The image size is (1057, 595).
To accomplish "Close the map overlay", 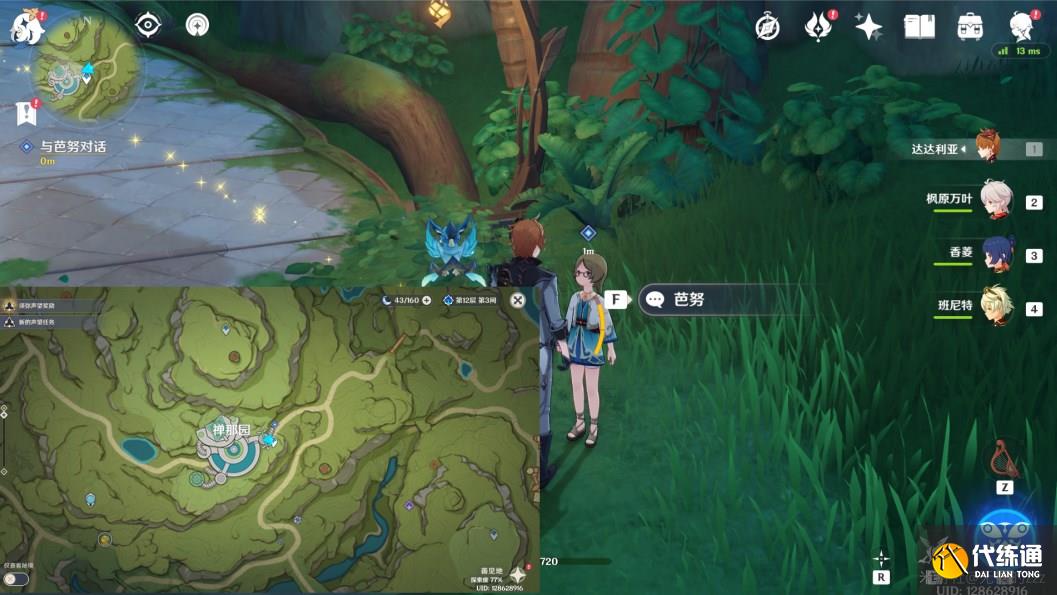I will click(518, 300).
